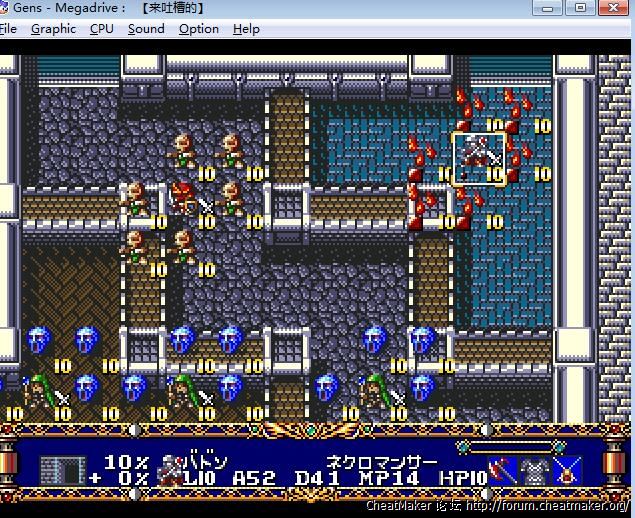Open the Option menu
The width and height of the screenshot is (635, 518).
199,29
